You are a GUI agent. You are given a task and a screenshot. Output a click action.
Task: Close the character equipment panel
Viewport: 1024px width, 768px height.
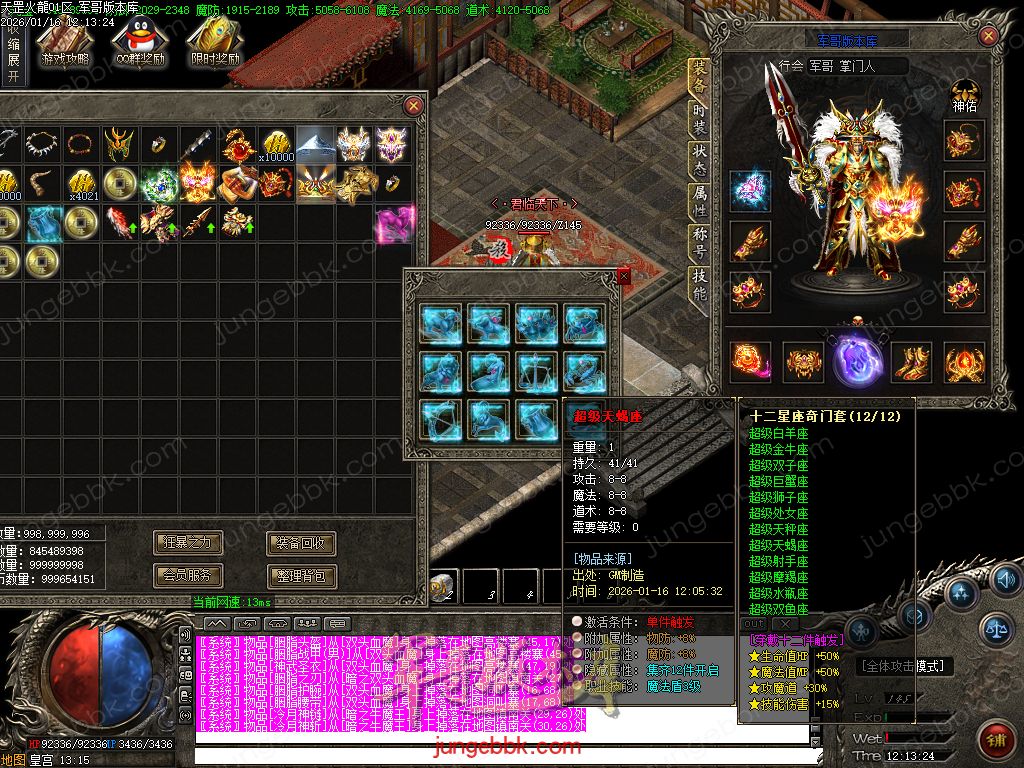click(988, 36)
